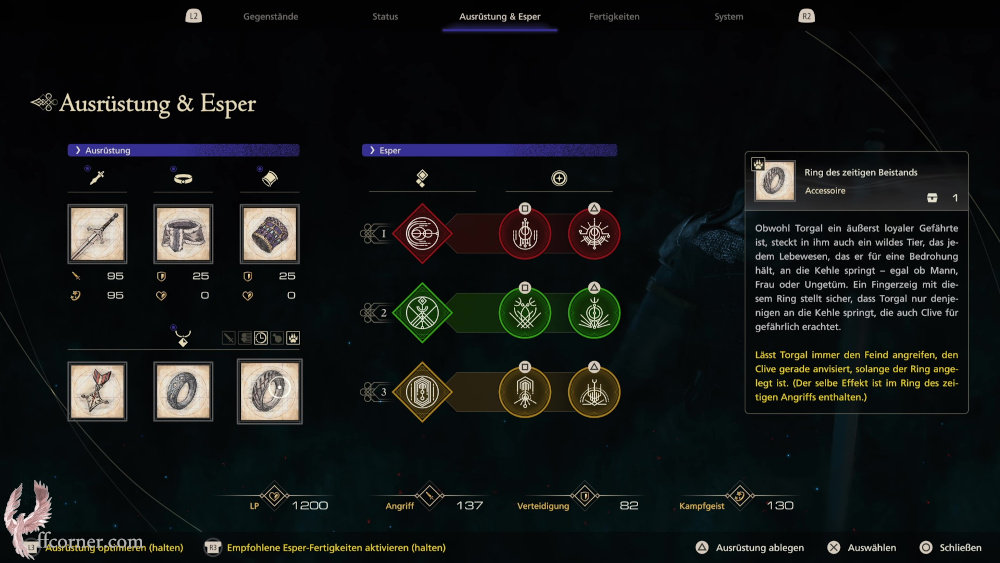Open the Status tab
This screenshot has height=563, width=1000.
coord(385,17)
